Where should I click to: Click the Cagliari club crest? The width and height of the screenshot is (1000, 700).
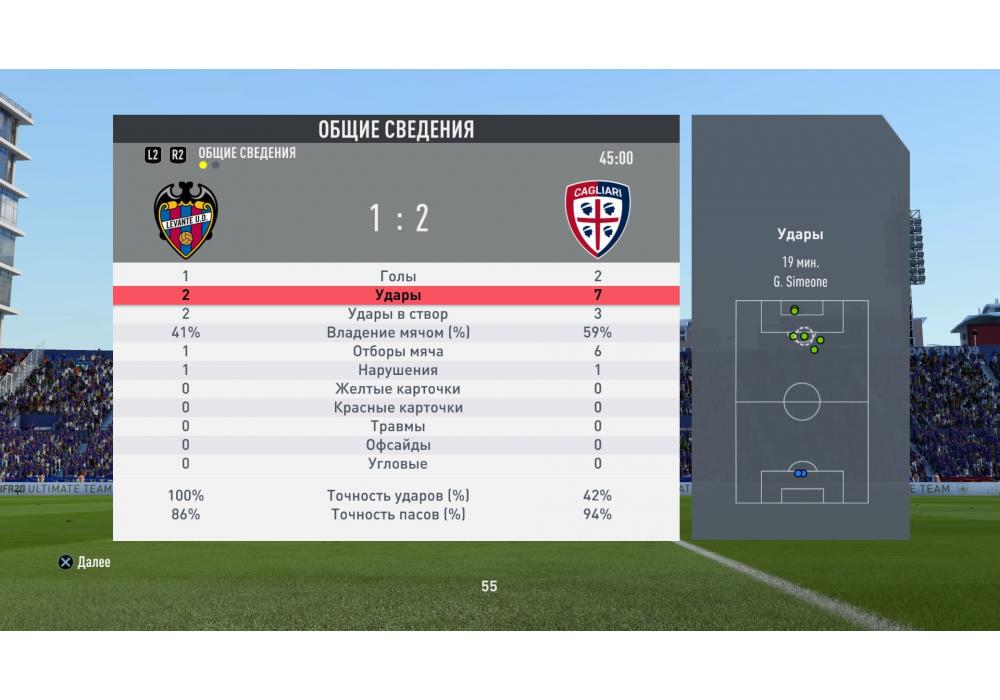[x=597, y=219]
